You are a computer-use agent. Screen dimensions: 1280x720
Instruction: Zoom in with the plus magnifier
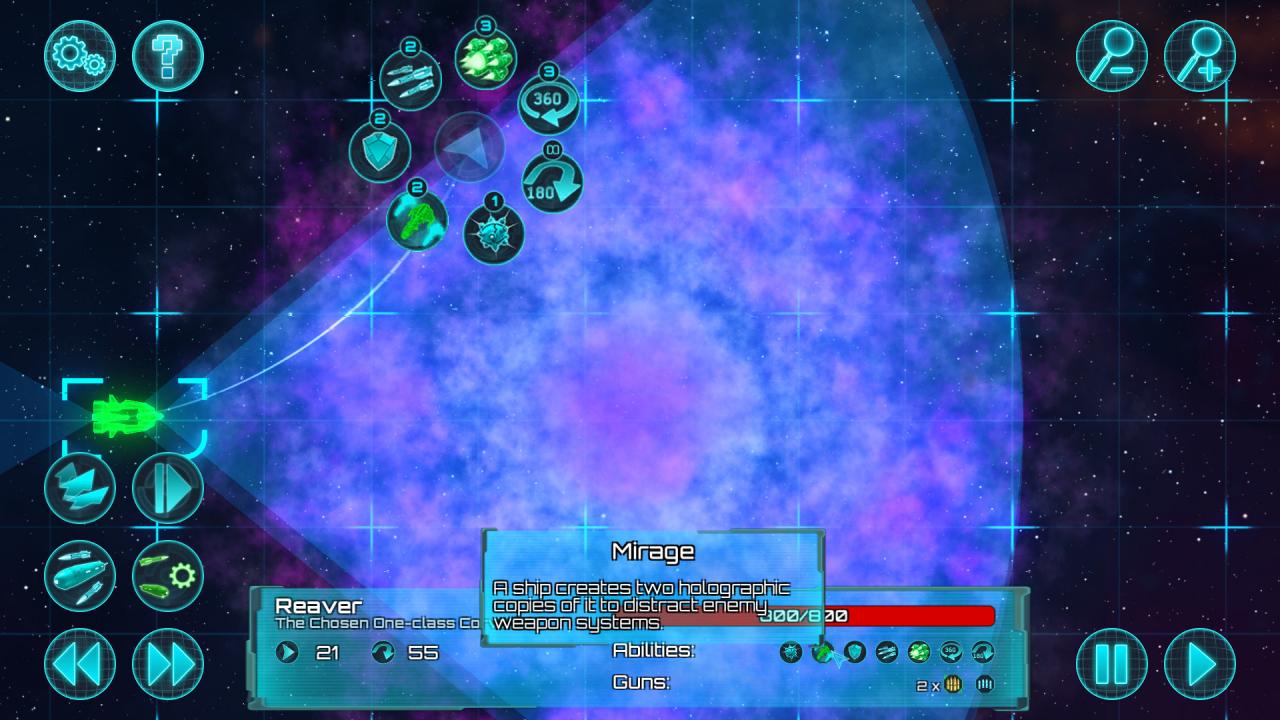point(1200,55)
